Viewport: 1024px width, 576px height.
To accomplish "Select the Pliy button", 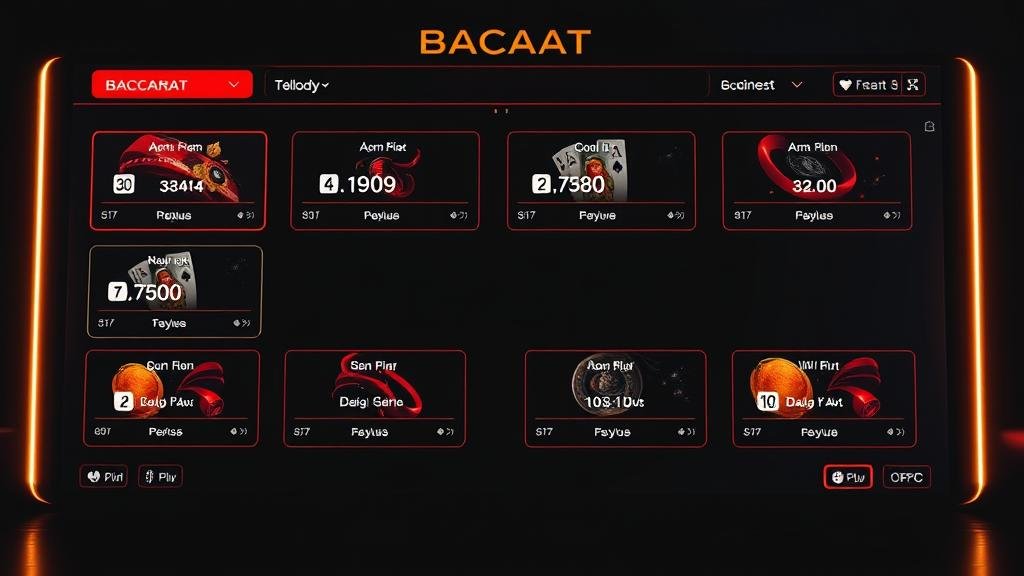I will click(160, 476).
